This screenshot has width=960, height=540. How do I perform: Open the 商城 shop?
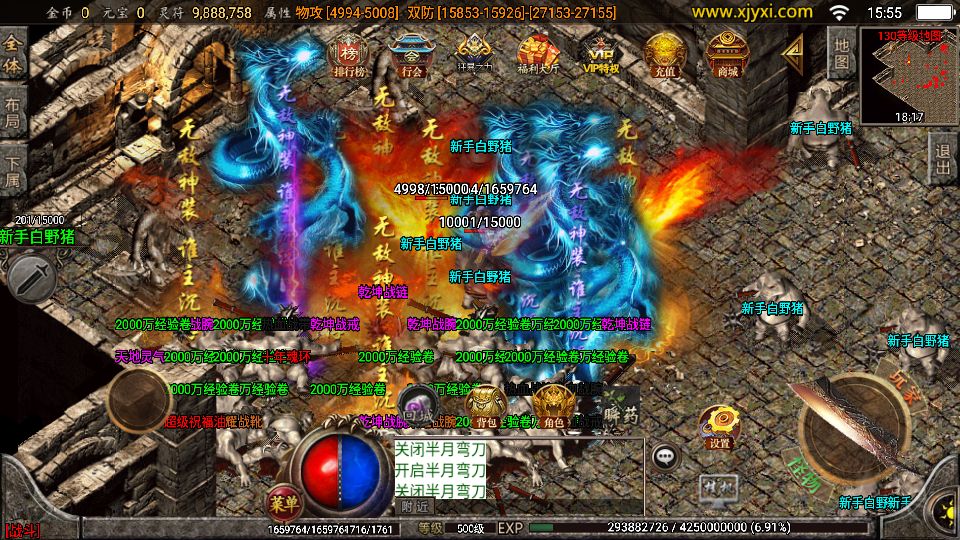726,54
